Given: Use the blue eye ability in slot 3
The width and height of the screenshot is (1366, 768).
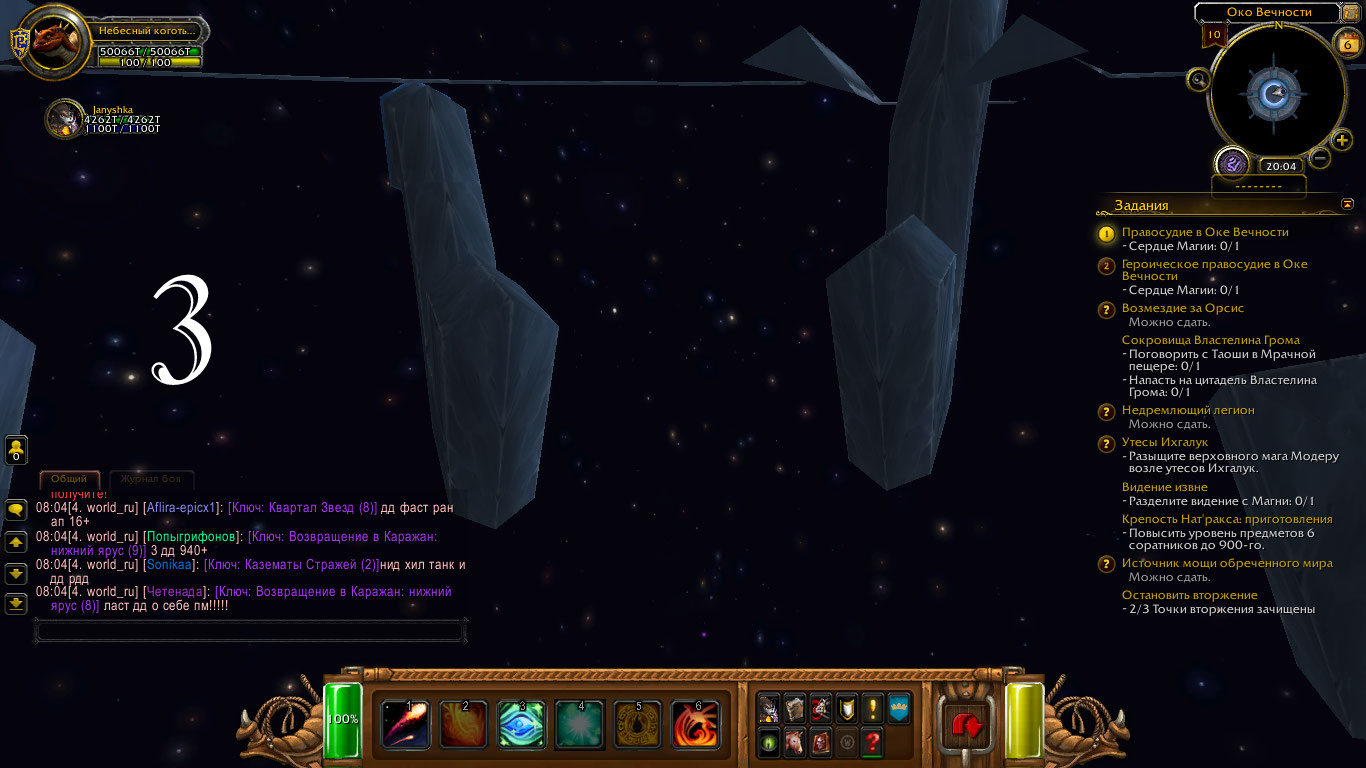Looking at the screenshot, I should pyautogui.click(x=522, y=724).
